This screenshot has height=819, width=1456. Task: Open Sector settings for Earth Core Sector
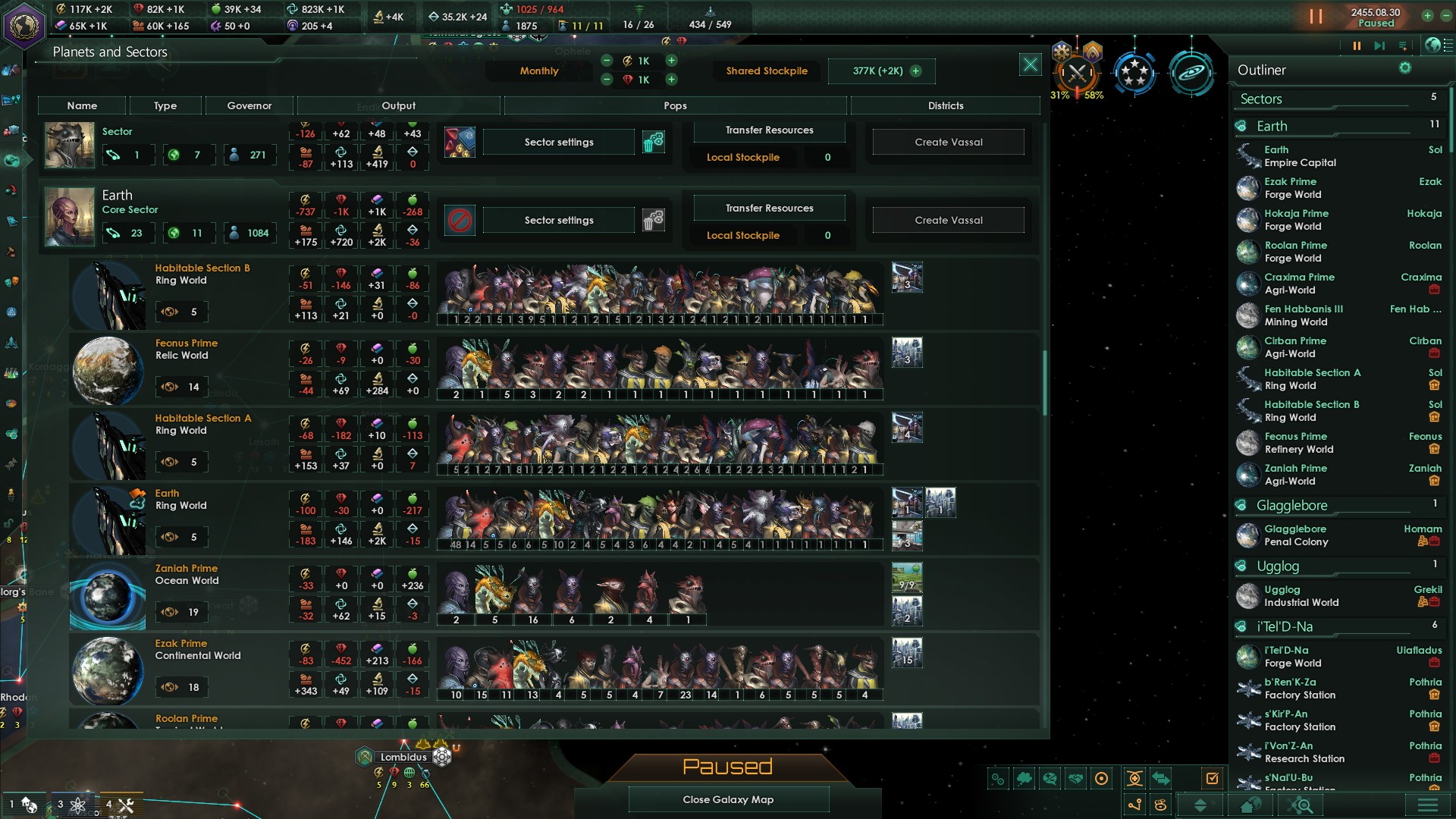(x=559, y=221)
